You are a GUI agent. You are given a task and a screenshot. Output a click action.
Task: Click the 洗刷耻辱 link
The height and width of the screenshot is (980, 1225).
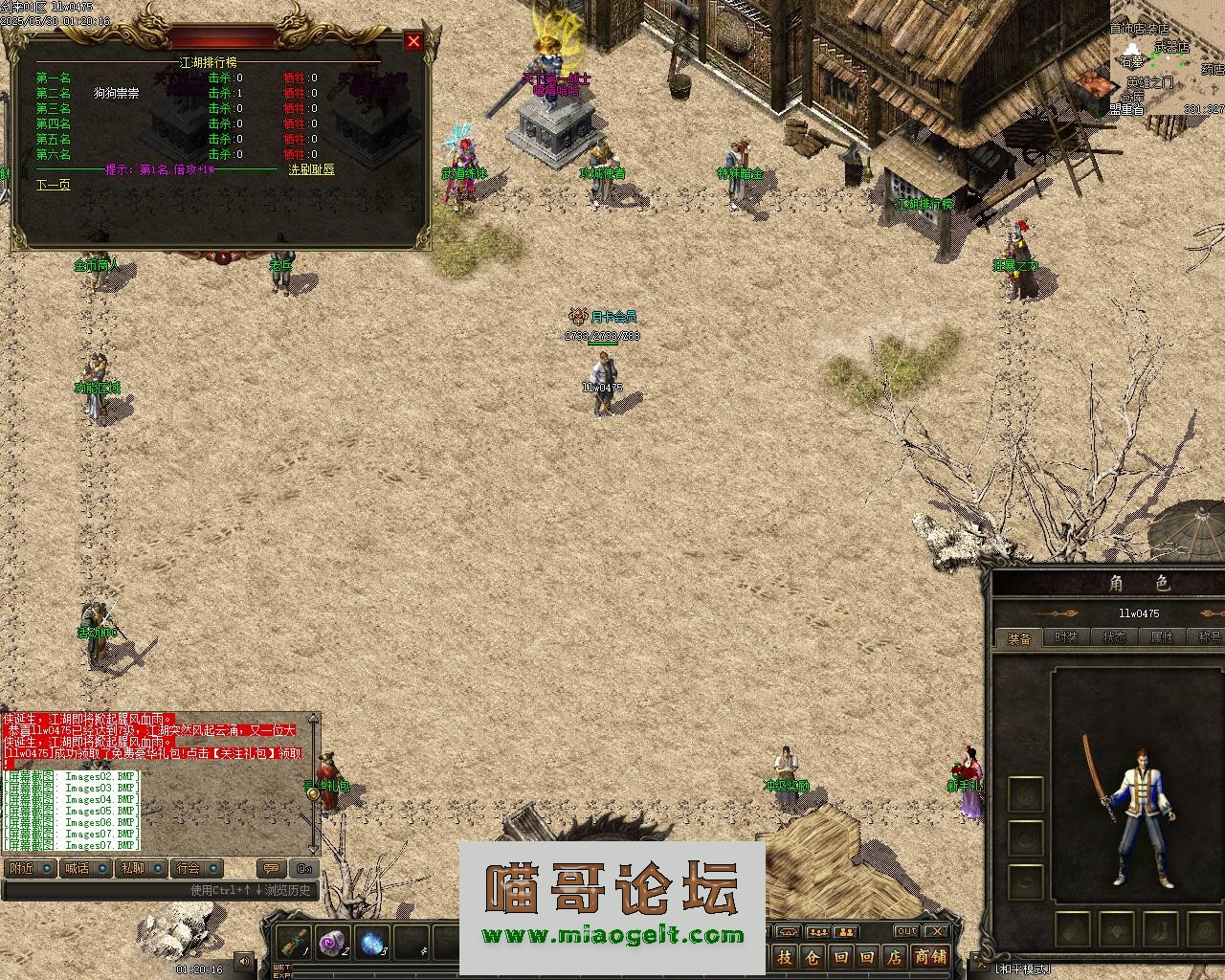pos(312,169)
